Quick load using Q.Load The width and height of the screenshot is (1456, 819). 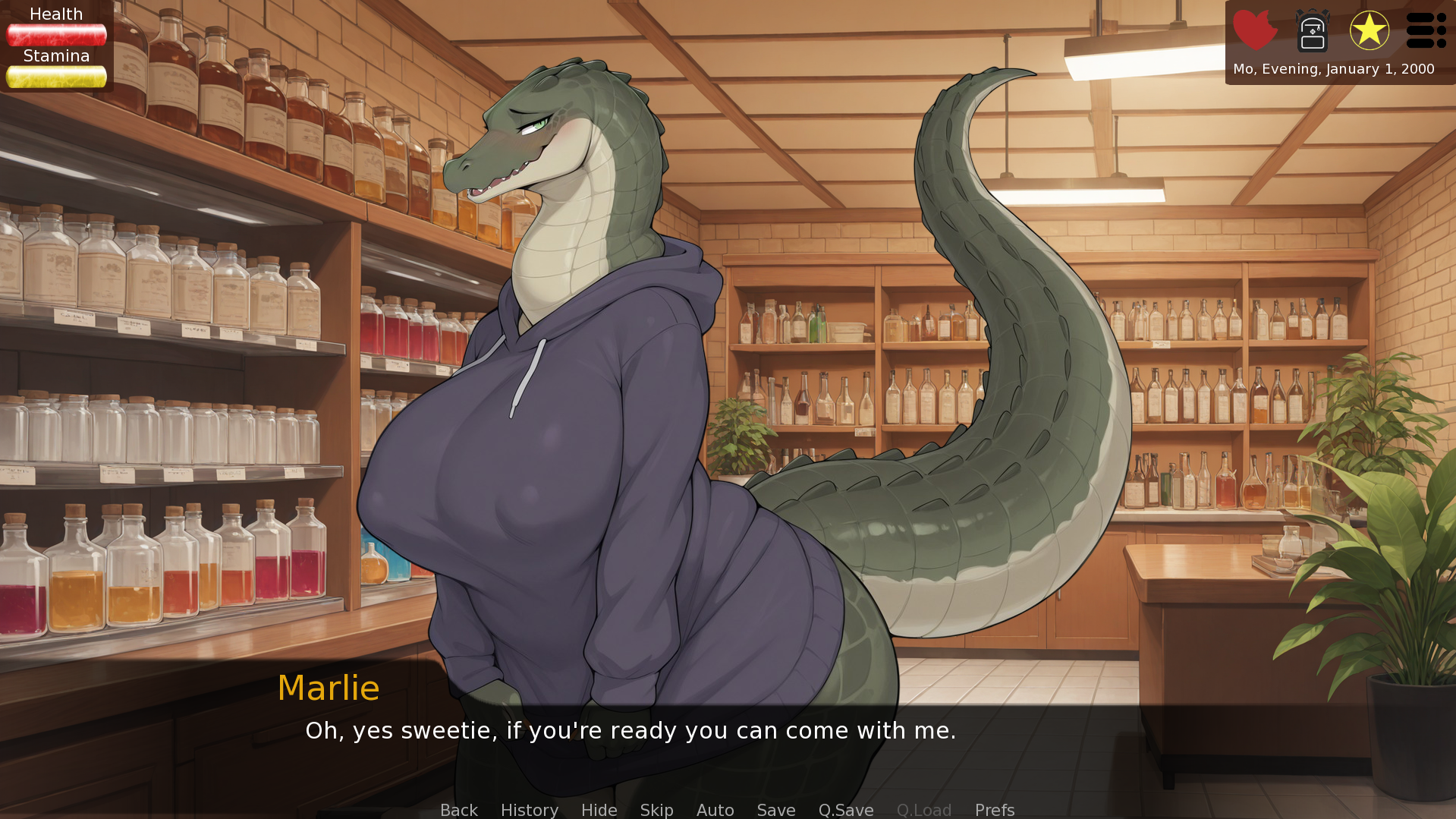tap(923, 809)
